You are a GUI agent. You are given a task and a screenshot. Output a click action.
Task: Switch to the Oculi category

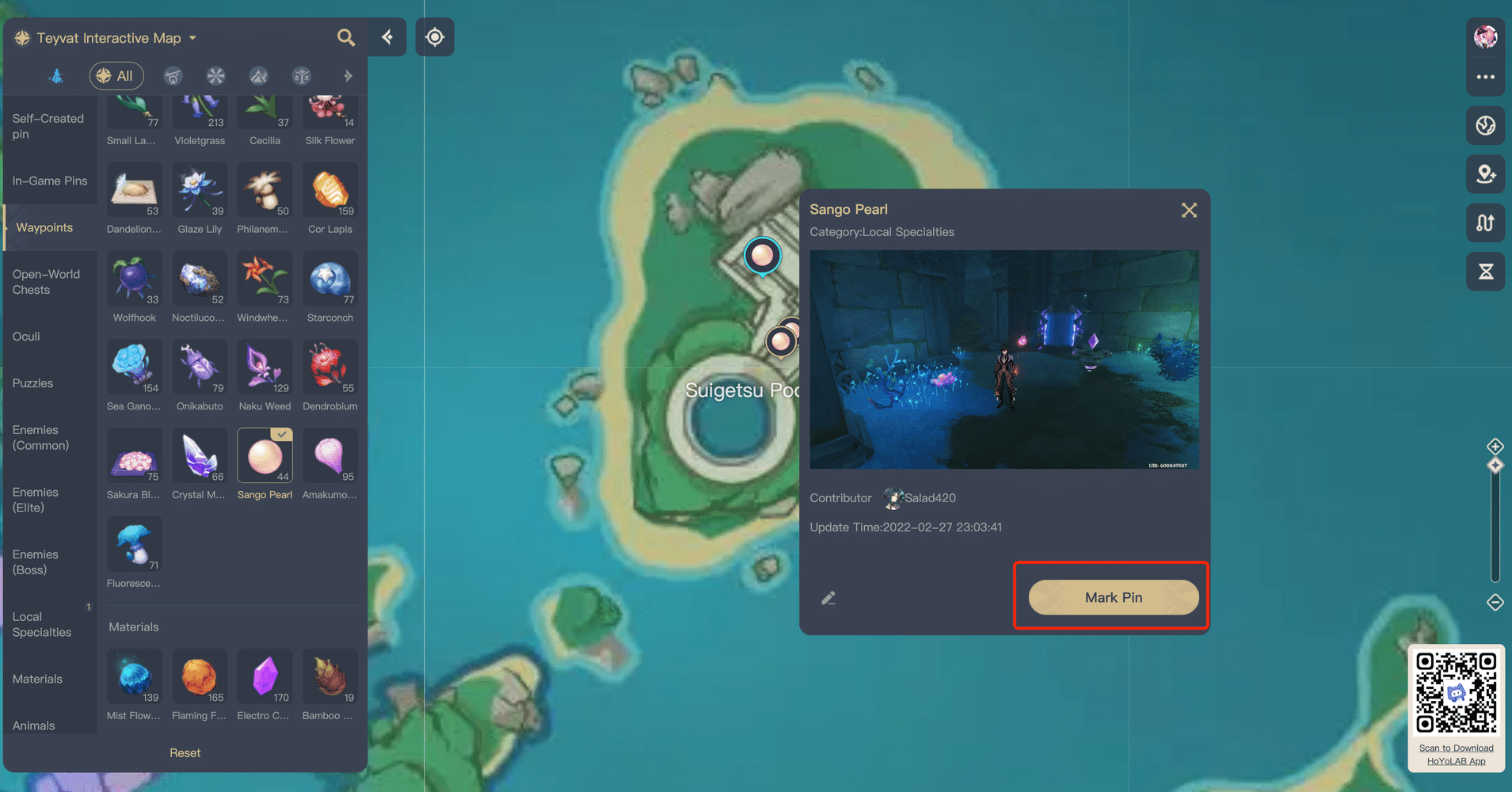pyautogui.click(x=26, y=336)
